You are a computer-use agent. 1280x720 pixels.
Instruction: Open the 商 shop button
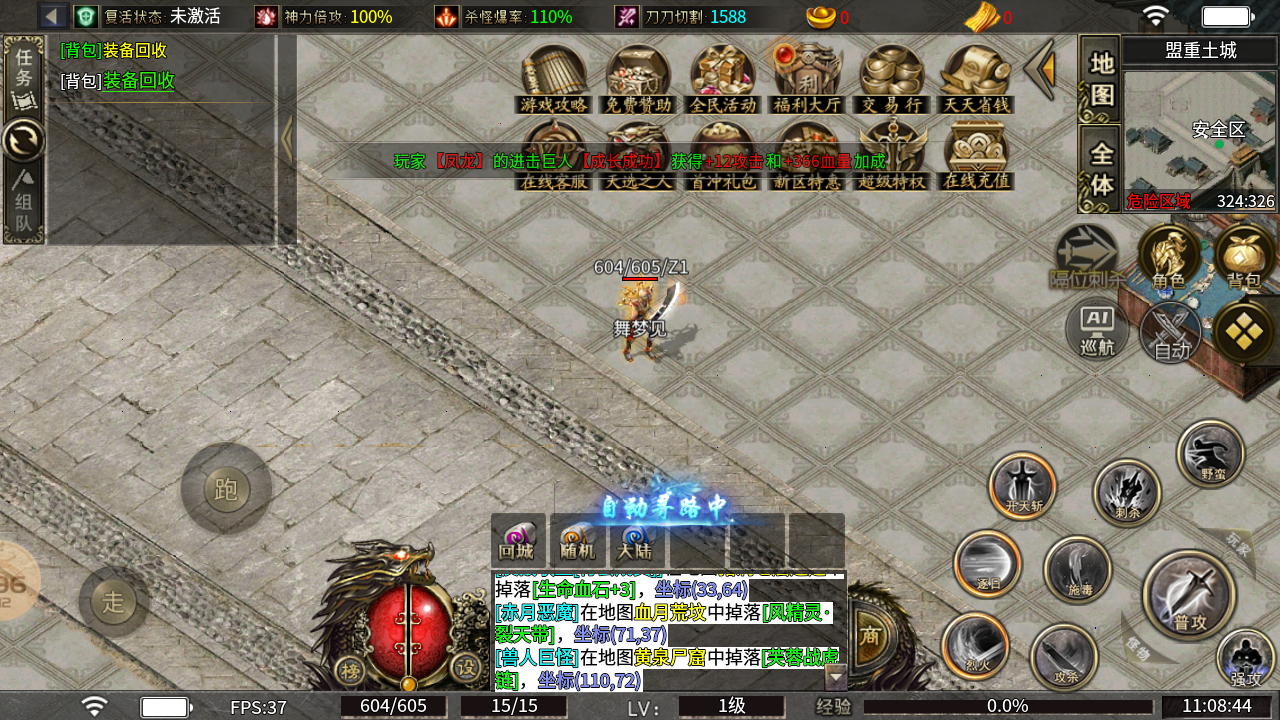(870, 636)
